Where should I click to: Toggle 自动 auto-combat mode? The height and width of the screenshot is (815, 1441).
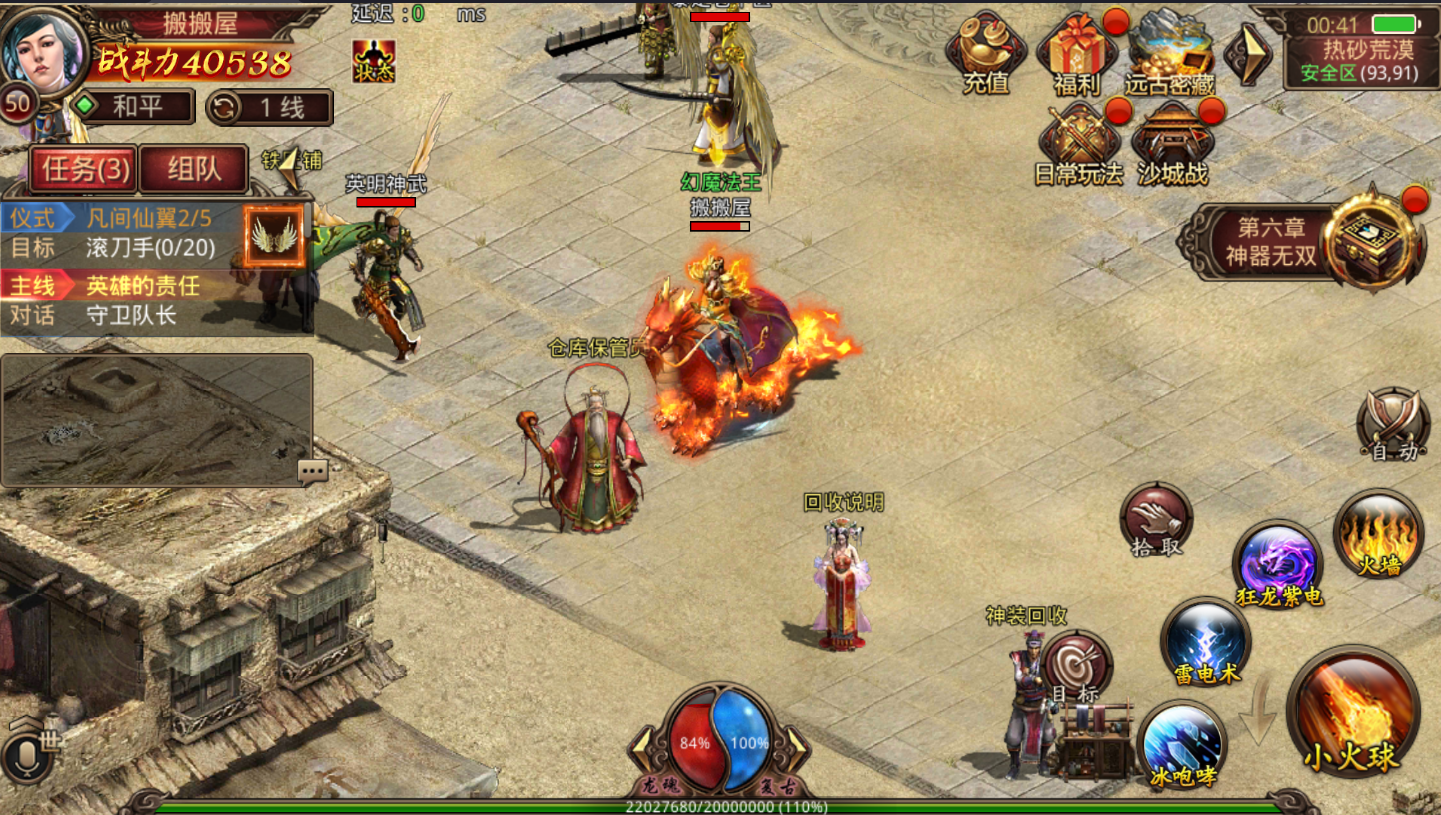[x=1393, y=424]
